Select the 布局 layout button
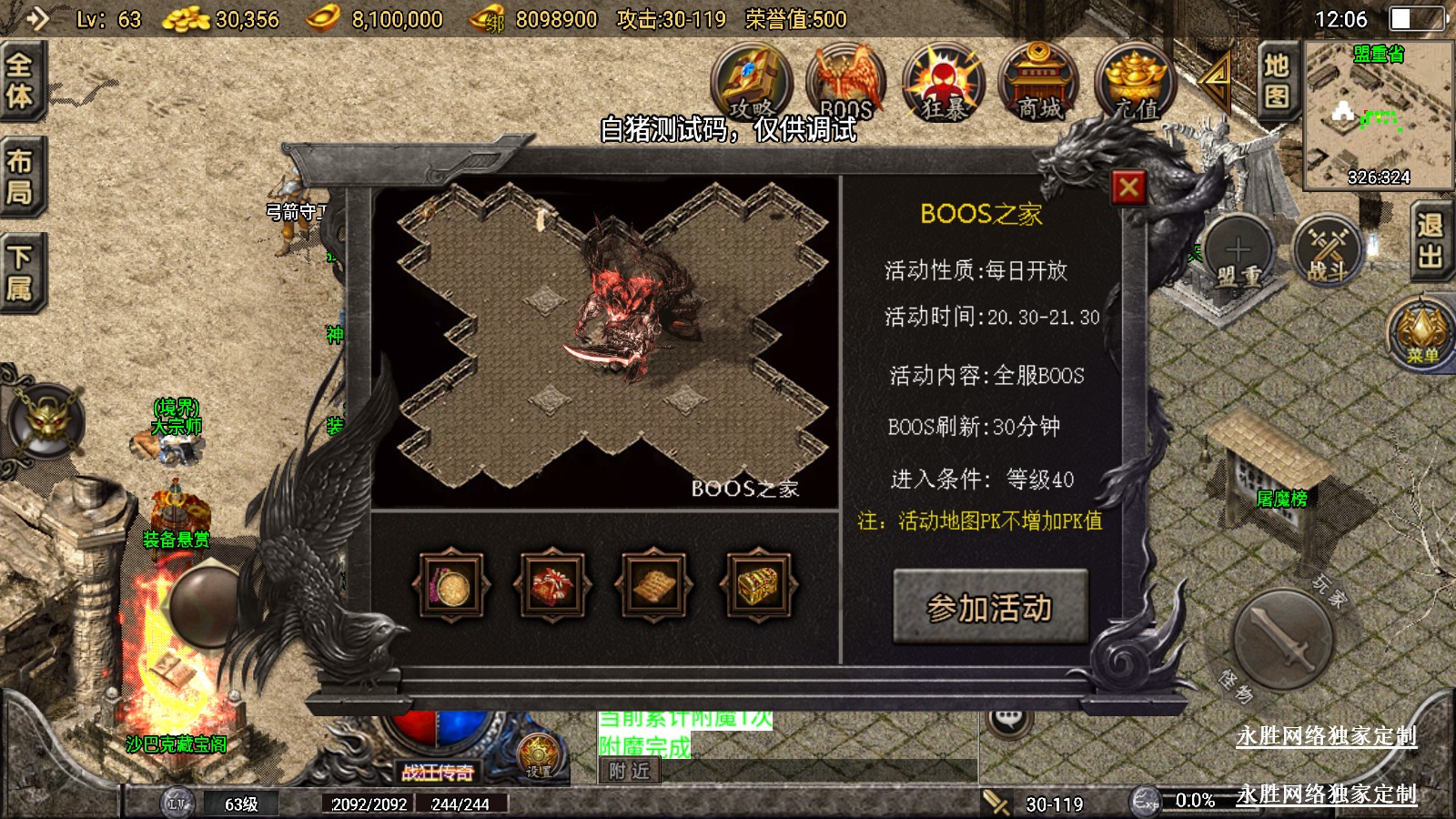This screenshot has height=819, width=1456. [x=20, y=177]
